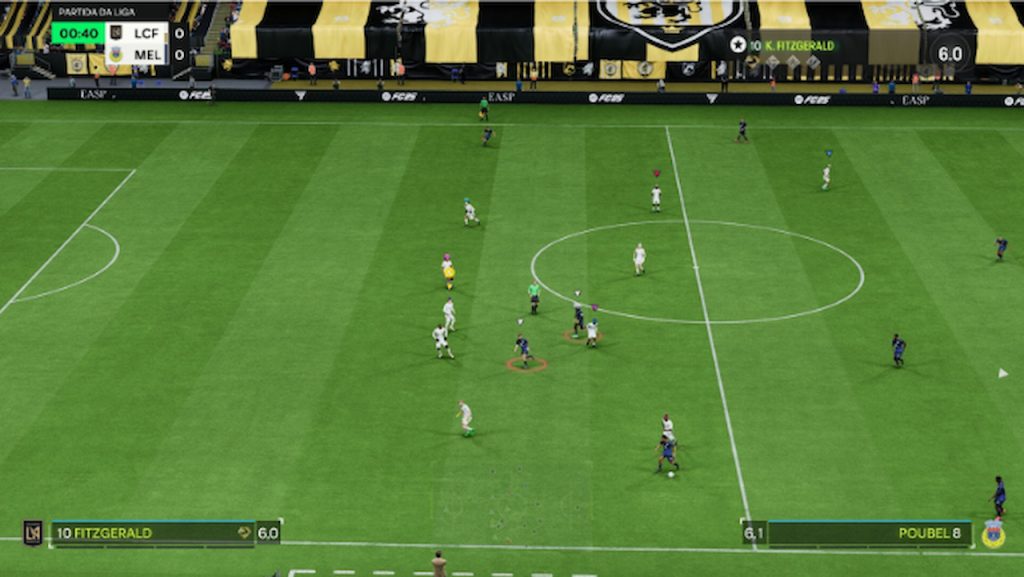Click the club crest beside Poubel's name bar
This screenshot has height=577, width=1024.
point(992,533)
